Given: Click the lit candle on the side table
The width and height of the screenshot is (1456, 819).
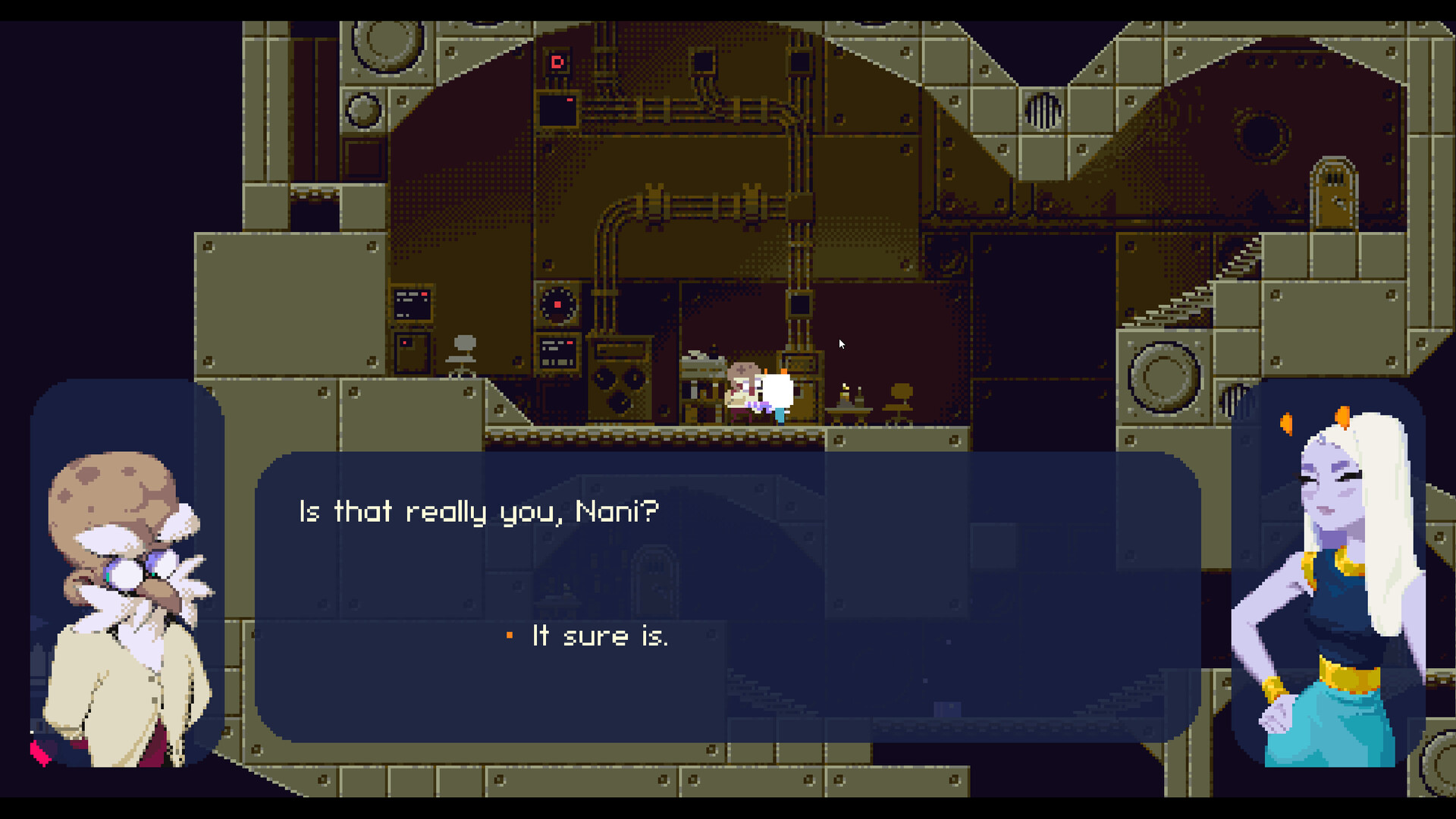Looking at the screenshot, I should (844, 391).
